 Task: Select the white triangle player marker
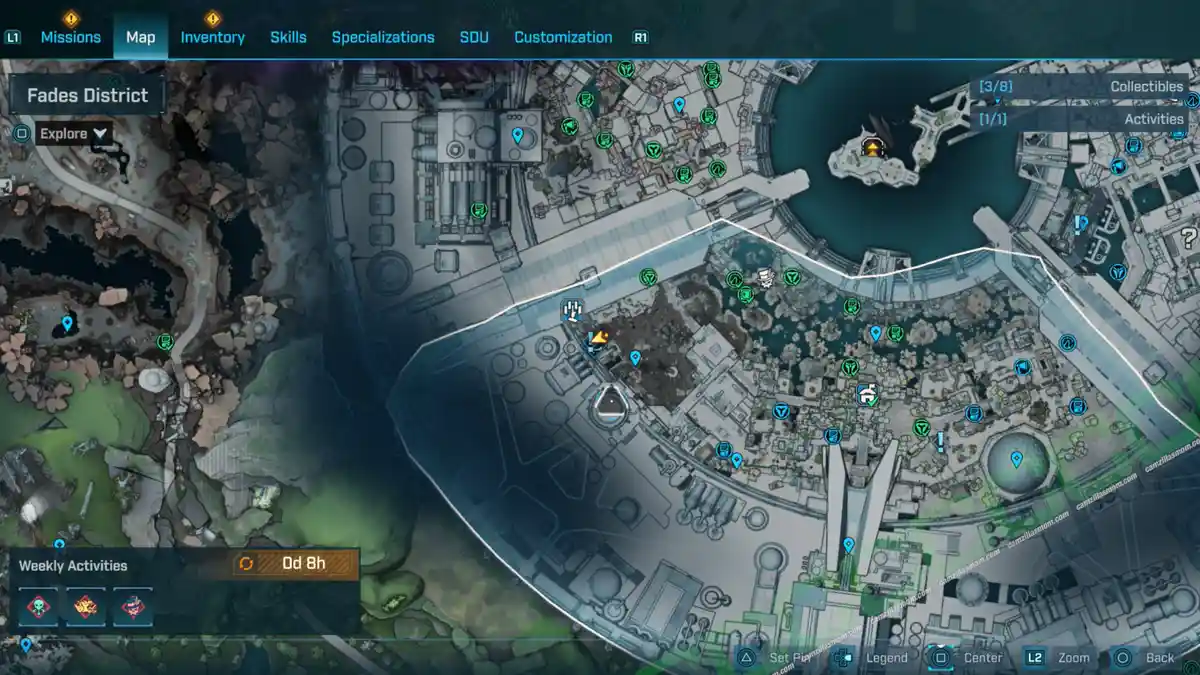point(609,405)
